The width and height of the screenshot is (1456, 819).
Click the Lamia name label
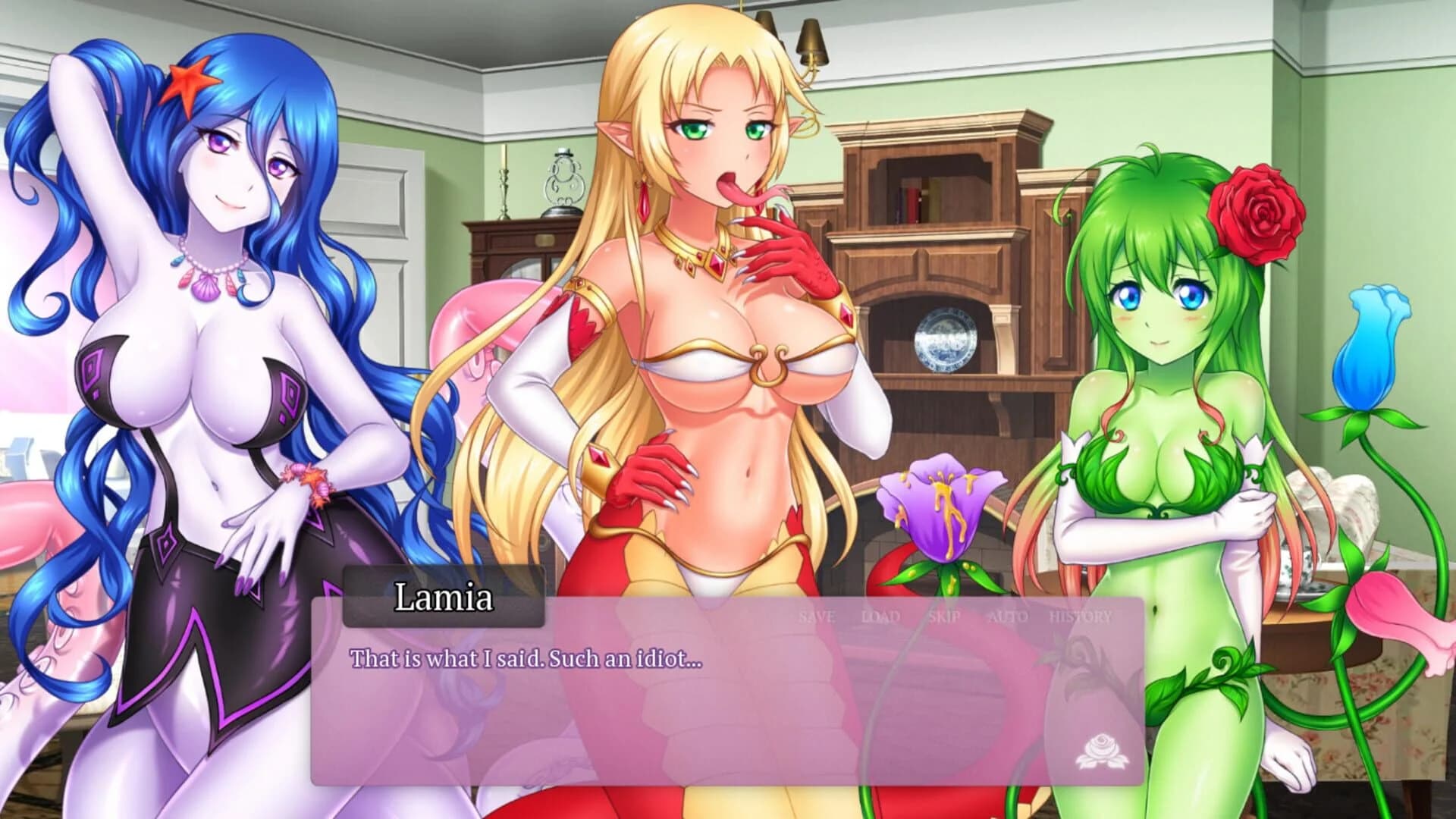pos(444,598)
